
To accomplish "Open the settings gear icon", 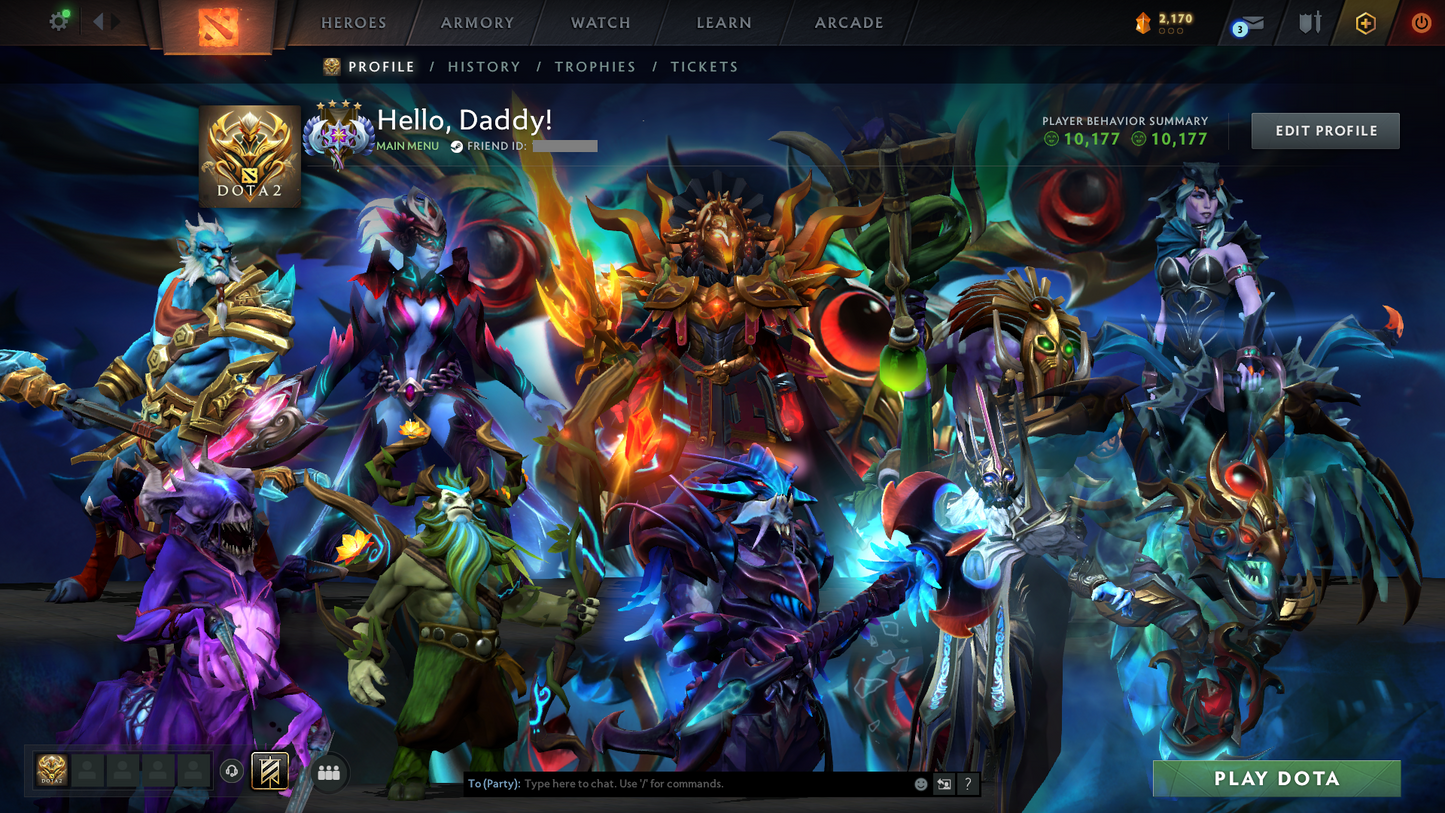I will click(x=58, y=20).
